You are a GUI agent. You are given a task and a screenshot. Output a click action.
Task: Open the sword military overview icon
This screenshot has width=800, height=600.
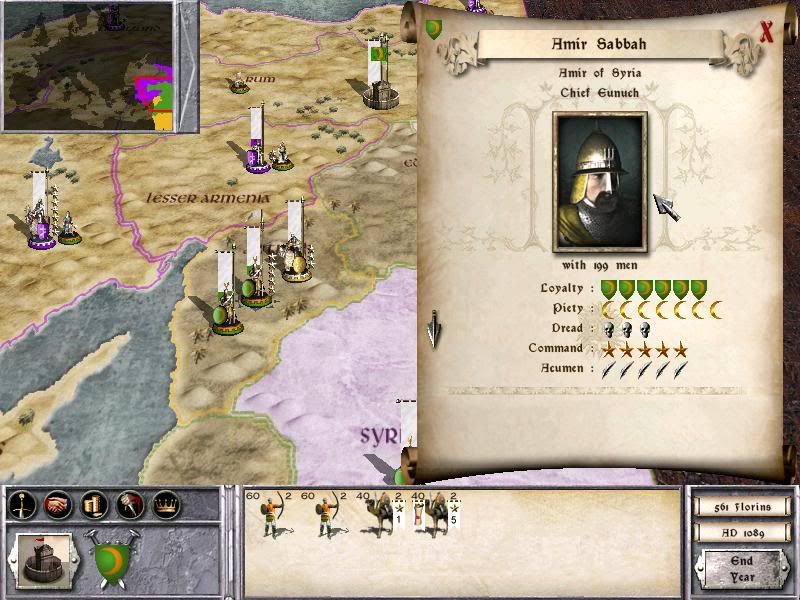tap(21, 506)
